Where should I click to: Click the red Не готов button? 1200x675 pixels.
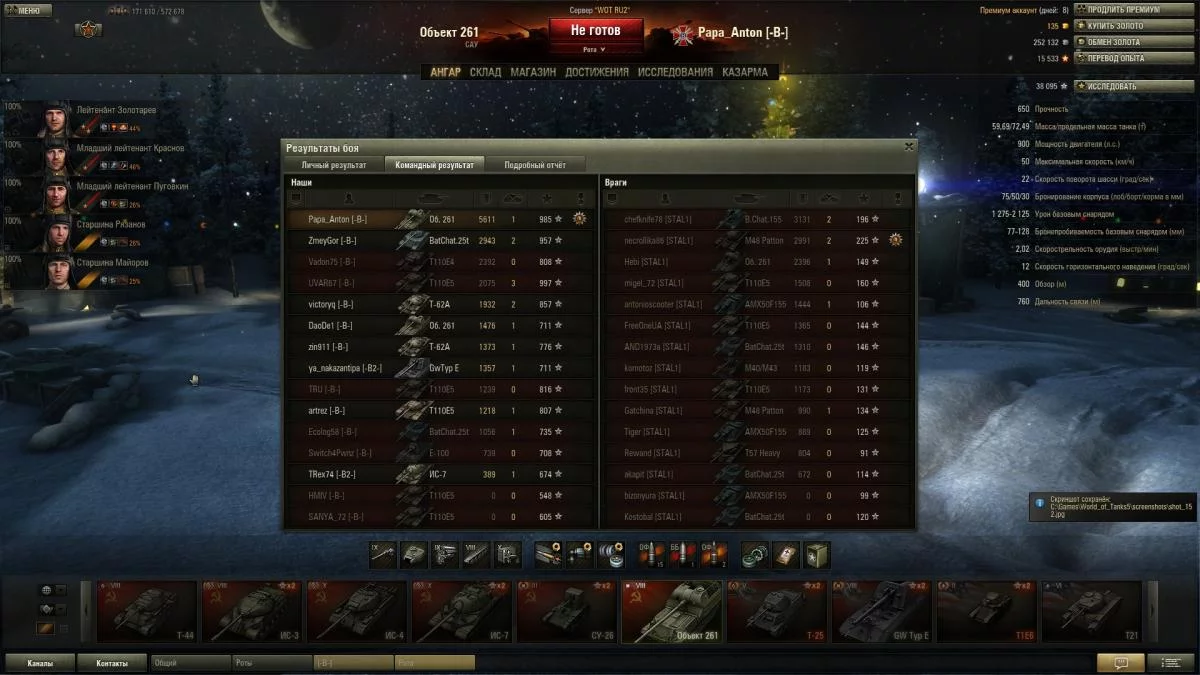[595, 31]
